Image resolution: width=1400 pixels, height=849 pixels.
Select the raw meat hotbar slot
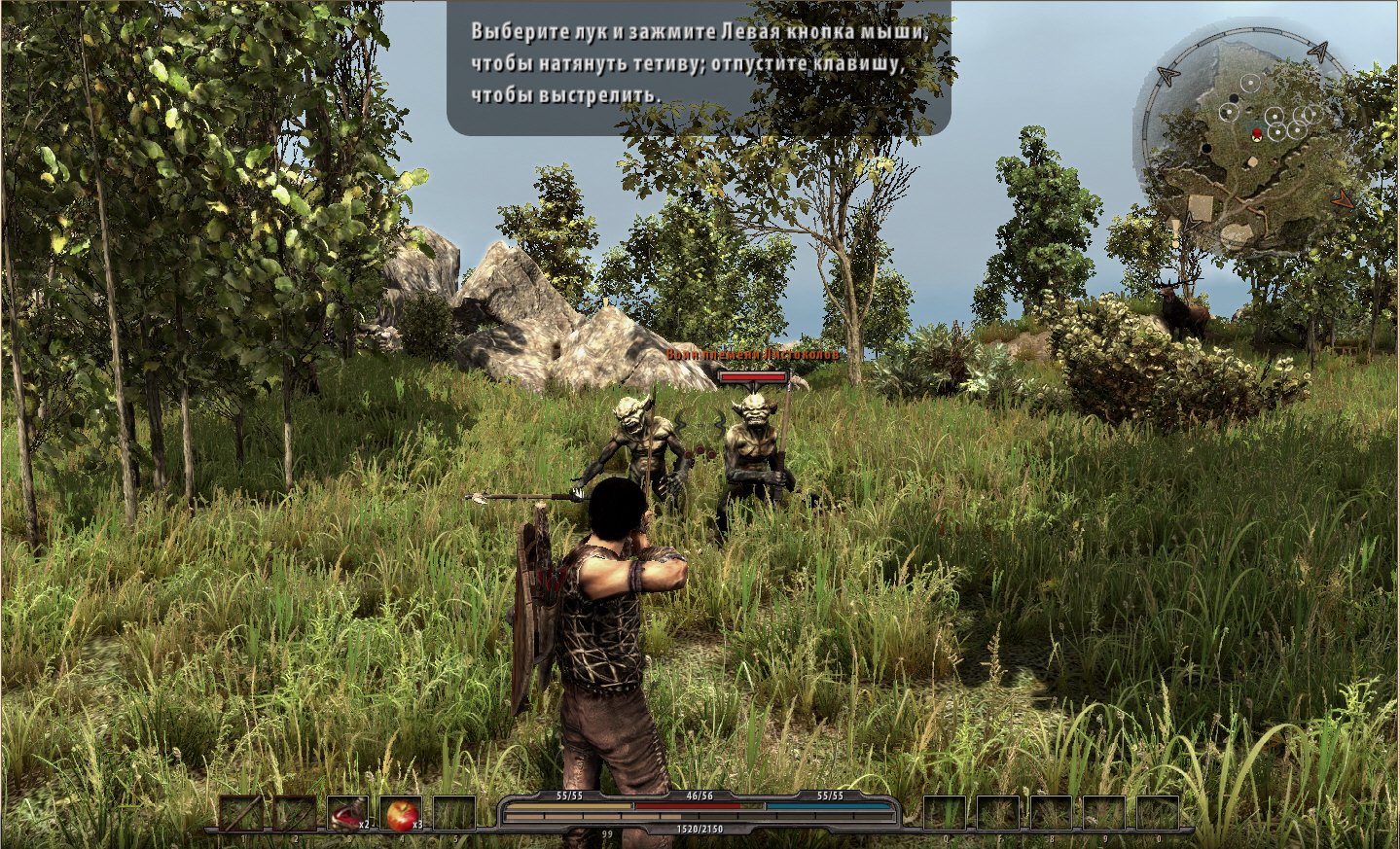[347, 814]
